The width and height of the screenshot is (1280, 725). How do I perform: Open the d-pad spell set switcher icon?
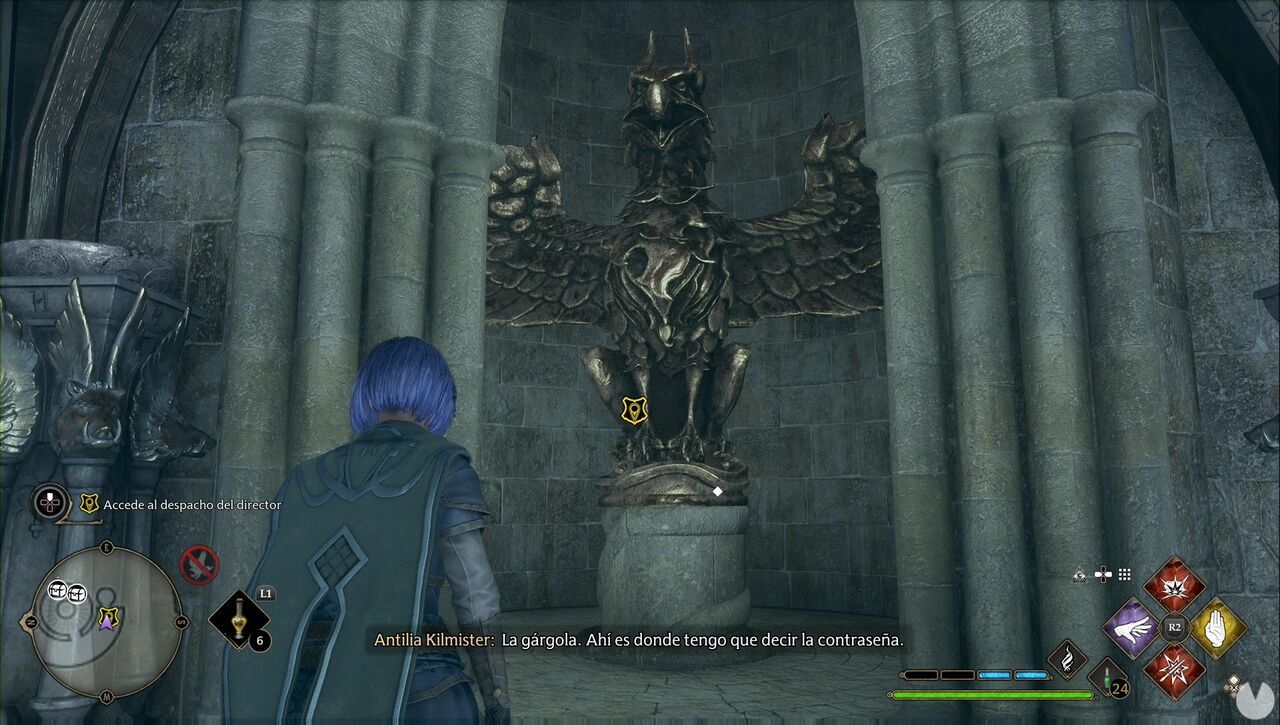pyautogui.click(x=1103, y=574)
